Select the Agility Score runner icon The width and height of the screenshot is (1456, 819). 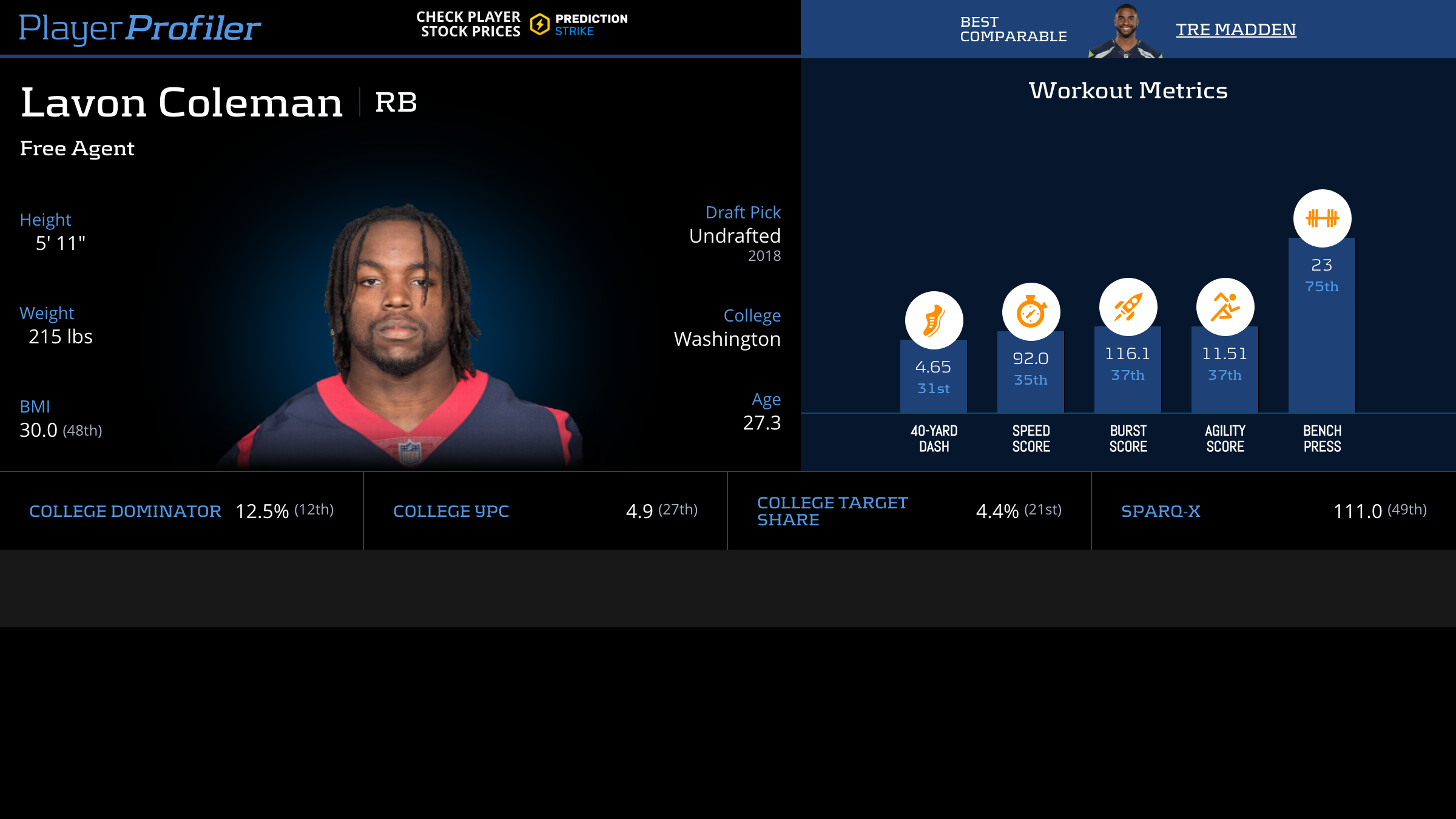pos(1225,307)
